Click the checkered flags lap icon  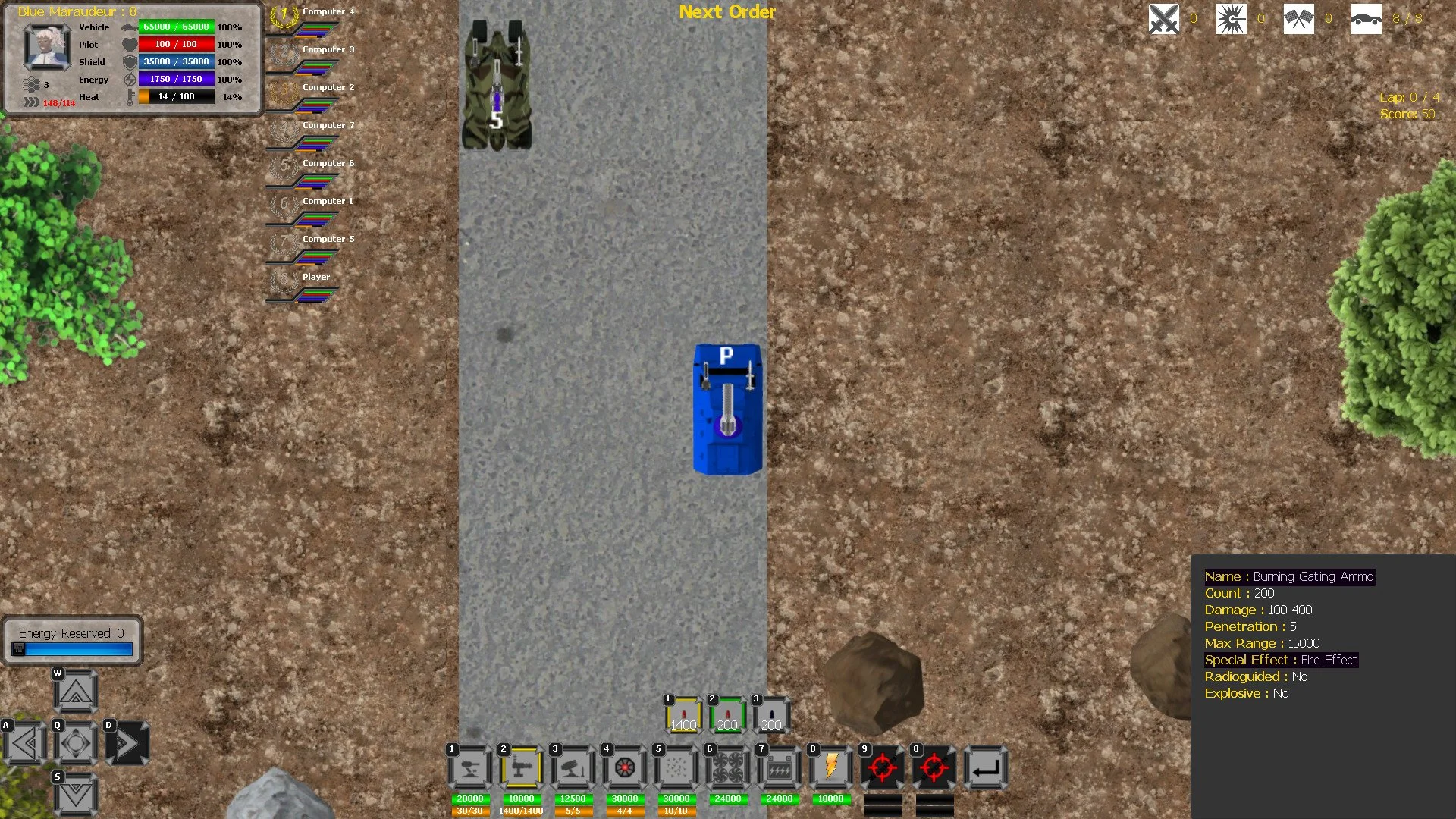click(x=1298, y=18)
